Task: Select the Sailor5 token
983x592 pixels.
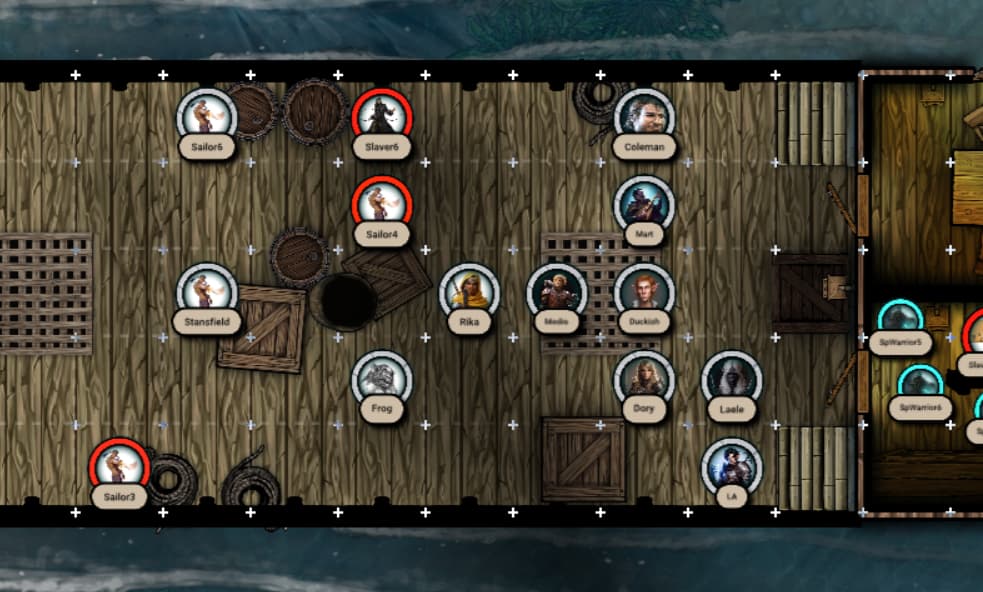Action: point(207,116)
